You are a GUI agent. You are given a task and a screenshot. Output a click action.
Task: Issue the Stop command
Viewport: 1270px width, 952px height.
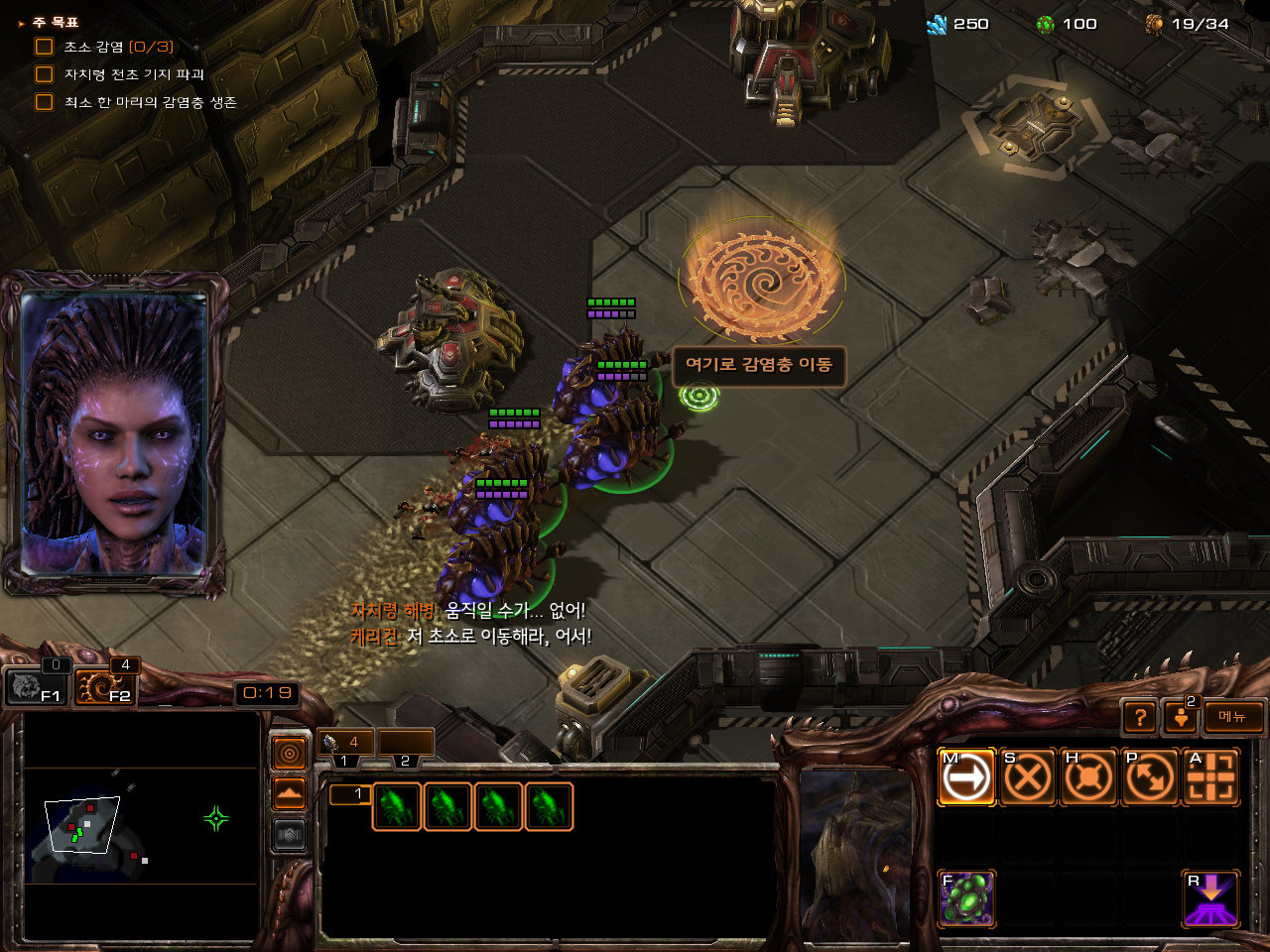[1027, 776]
